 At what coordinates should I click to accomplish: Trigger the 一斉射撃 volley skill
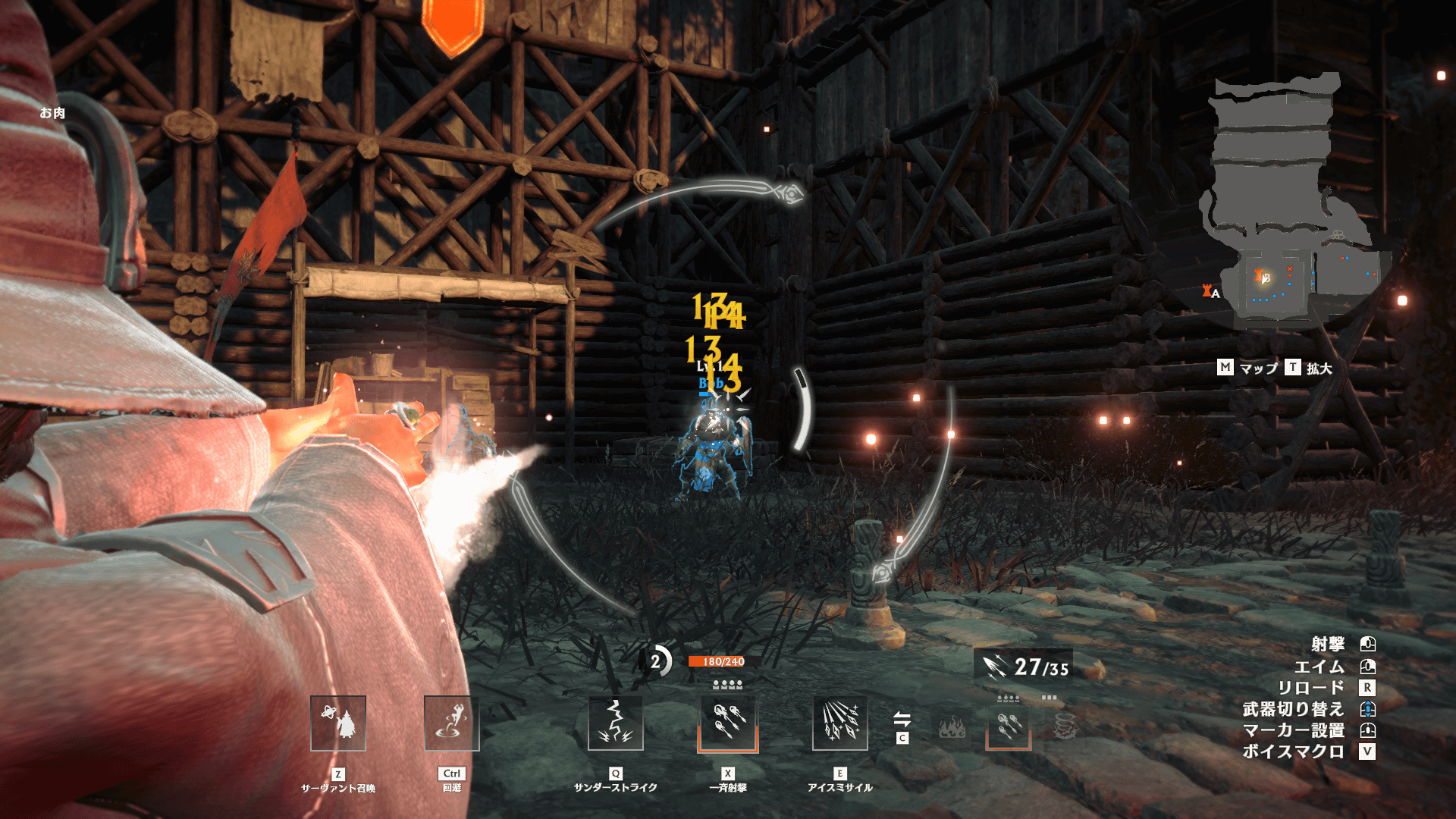(x=728, y=723)
